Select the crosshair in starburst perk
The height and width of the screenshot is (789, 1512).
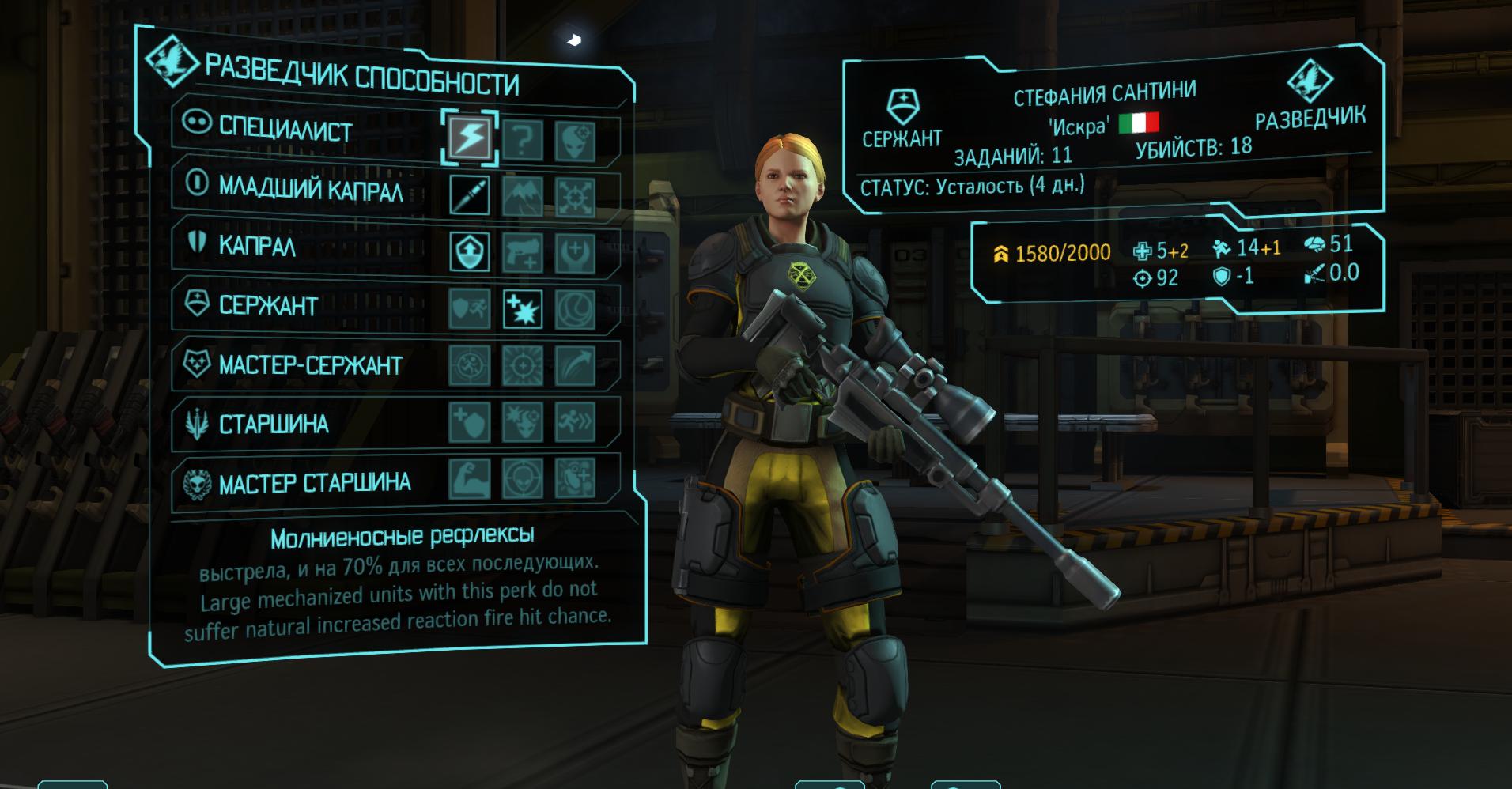(523, 366)
